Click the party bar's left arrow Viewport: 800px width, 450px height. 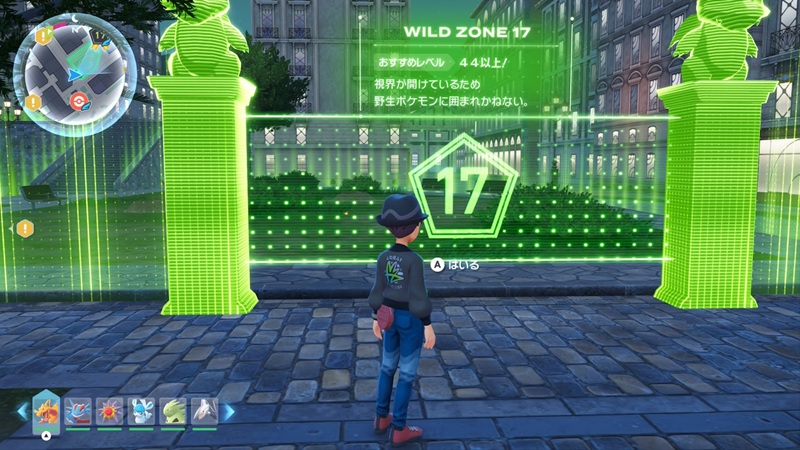pyautogui.click(x=21, y=411)
